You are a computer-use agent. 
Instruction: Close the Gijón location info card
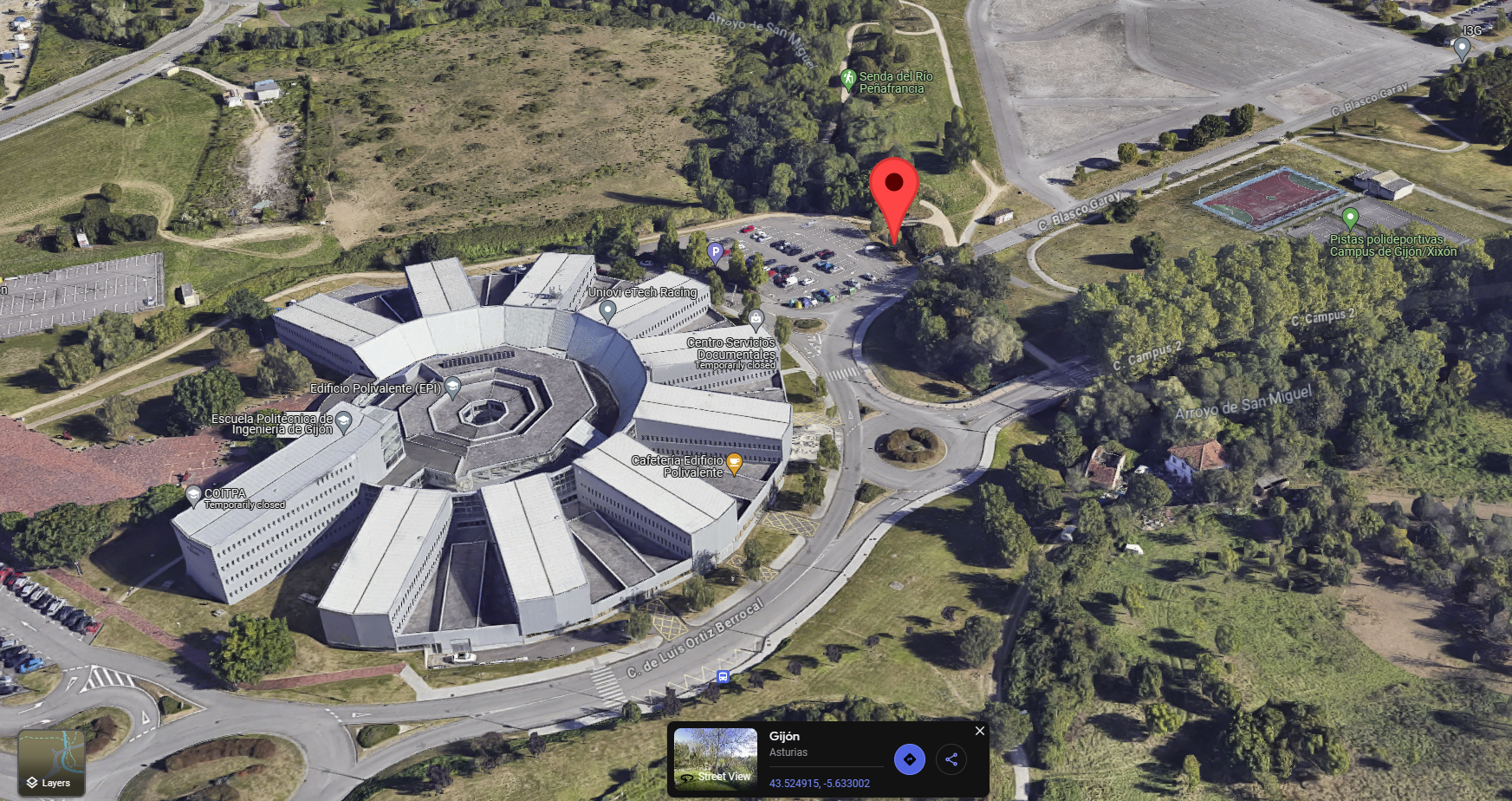980,731
